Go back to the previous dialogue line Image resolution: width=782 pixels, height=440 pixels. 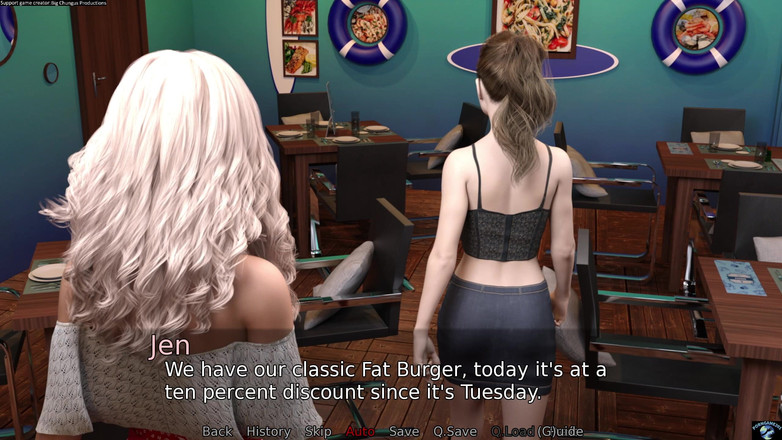point(217,431)
